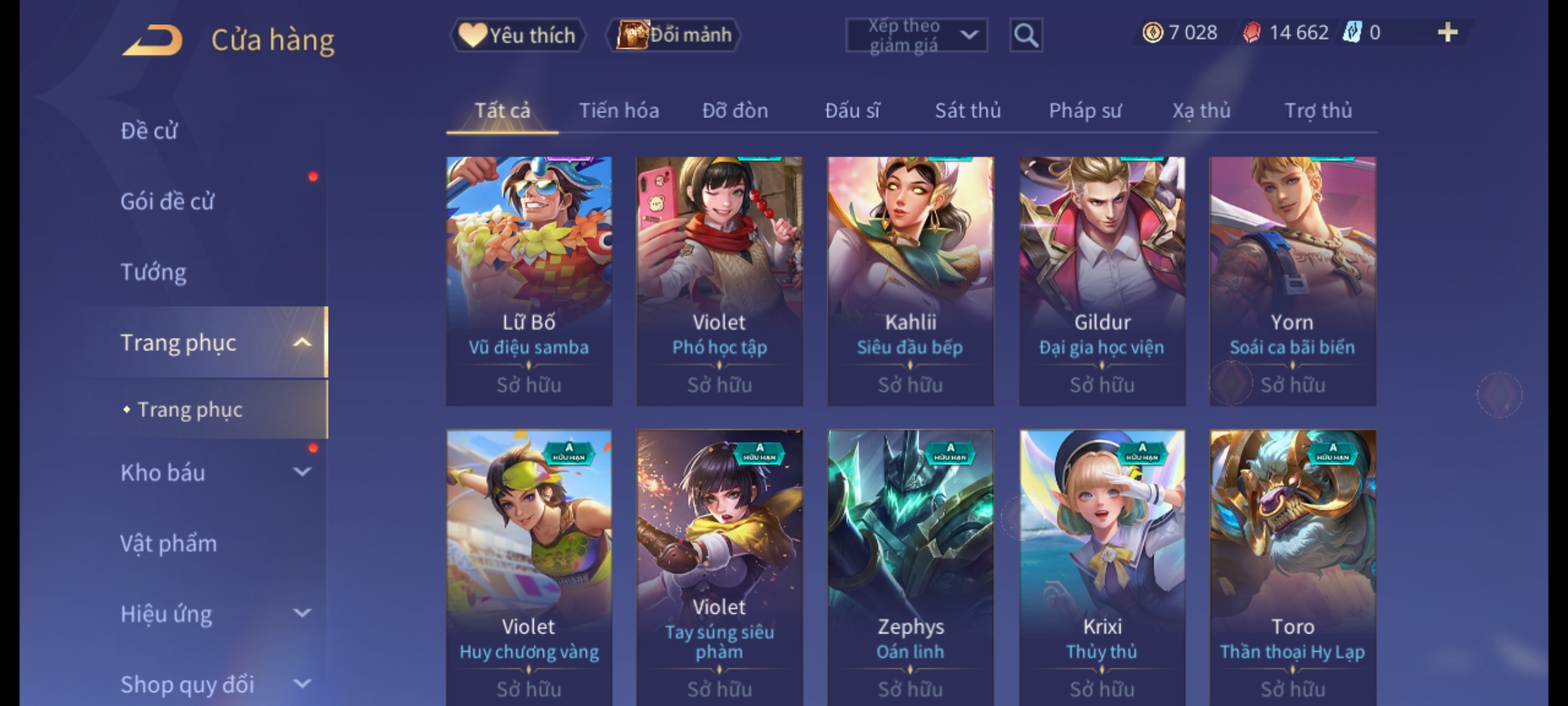Open the Vật phẩm items menu

pos(169,543)
